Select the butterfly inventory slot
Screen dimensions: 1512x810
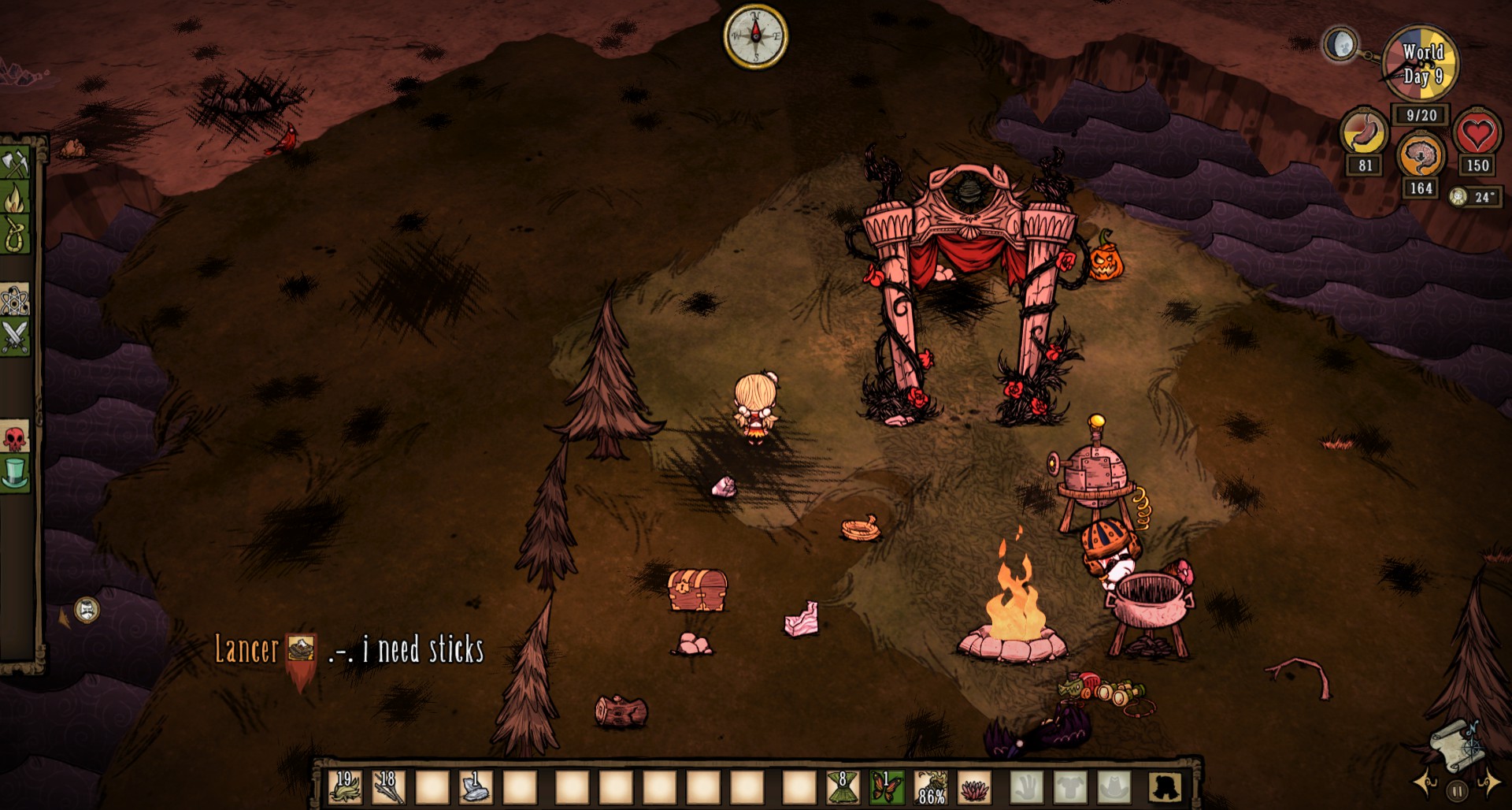[x=887, y=786]
